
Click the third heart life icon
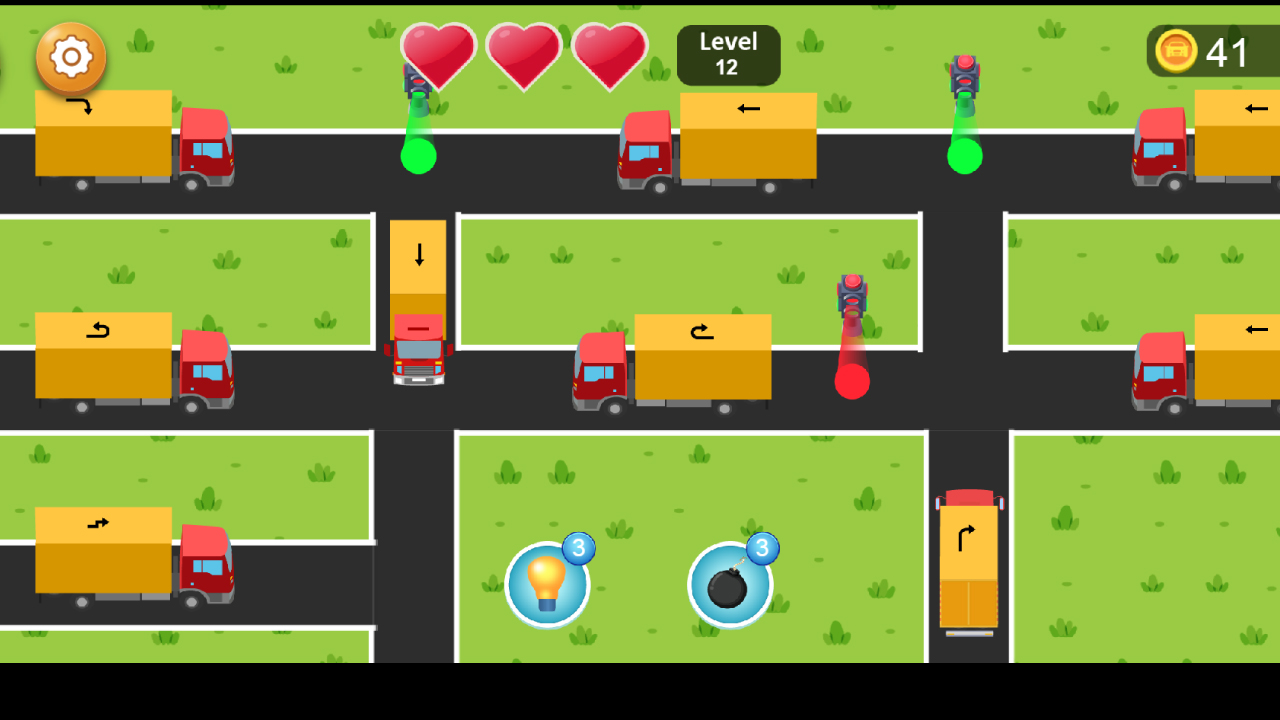pos(608,57)
